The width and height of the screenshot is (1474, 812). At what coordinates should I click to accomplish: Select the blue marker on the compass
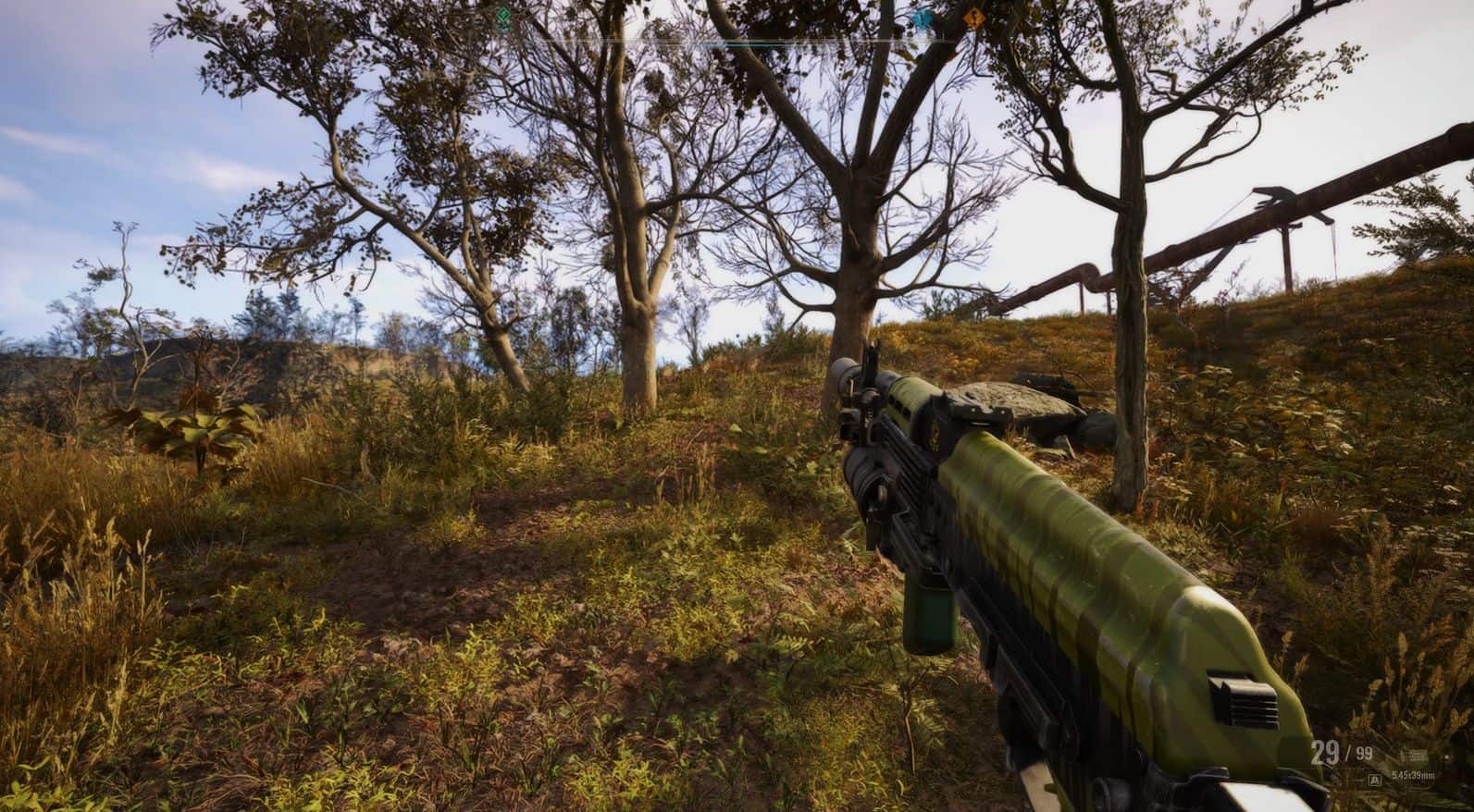pyautogui.click(x=922, y=18)
